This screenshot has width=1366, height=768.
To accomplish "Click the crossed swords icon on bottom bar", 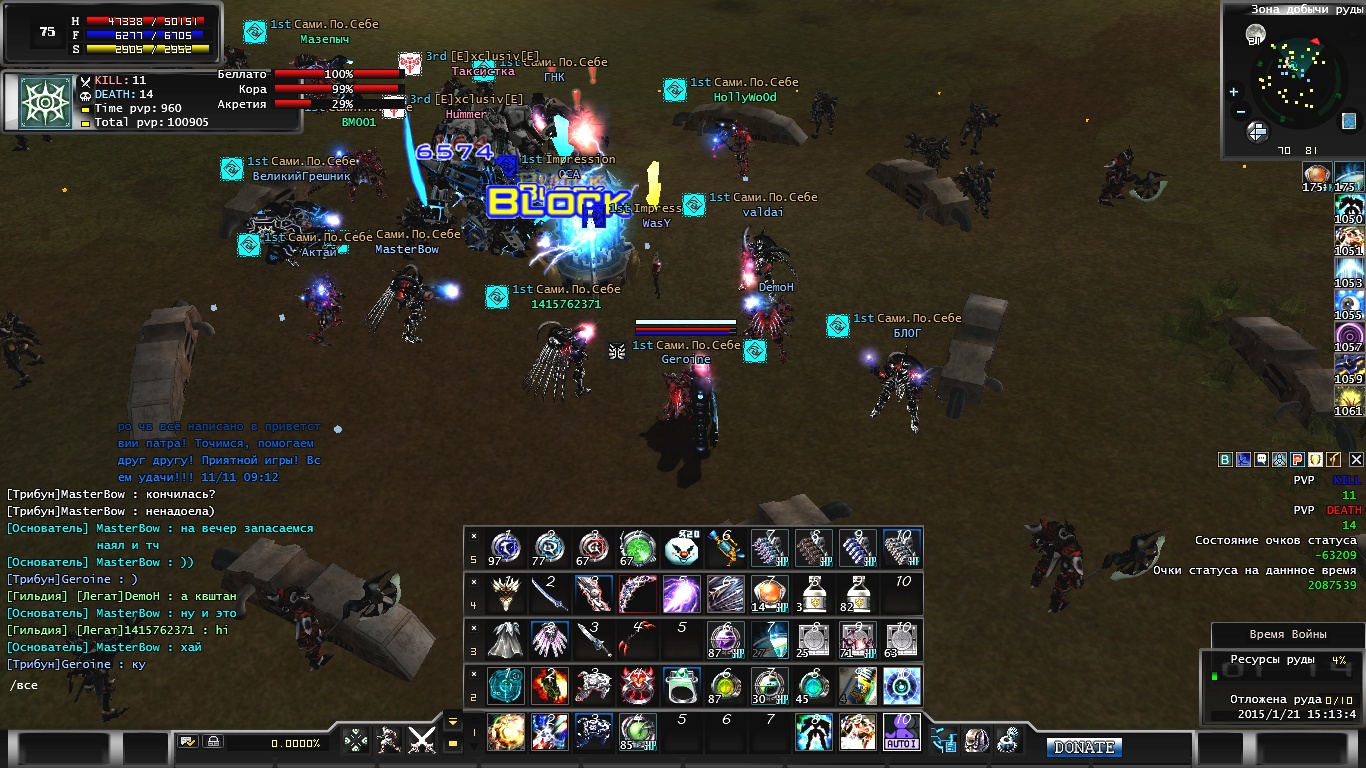I will pos(422,740).
